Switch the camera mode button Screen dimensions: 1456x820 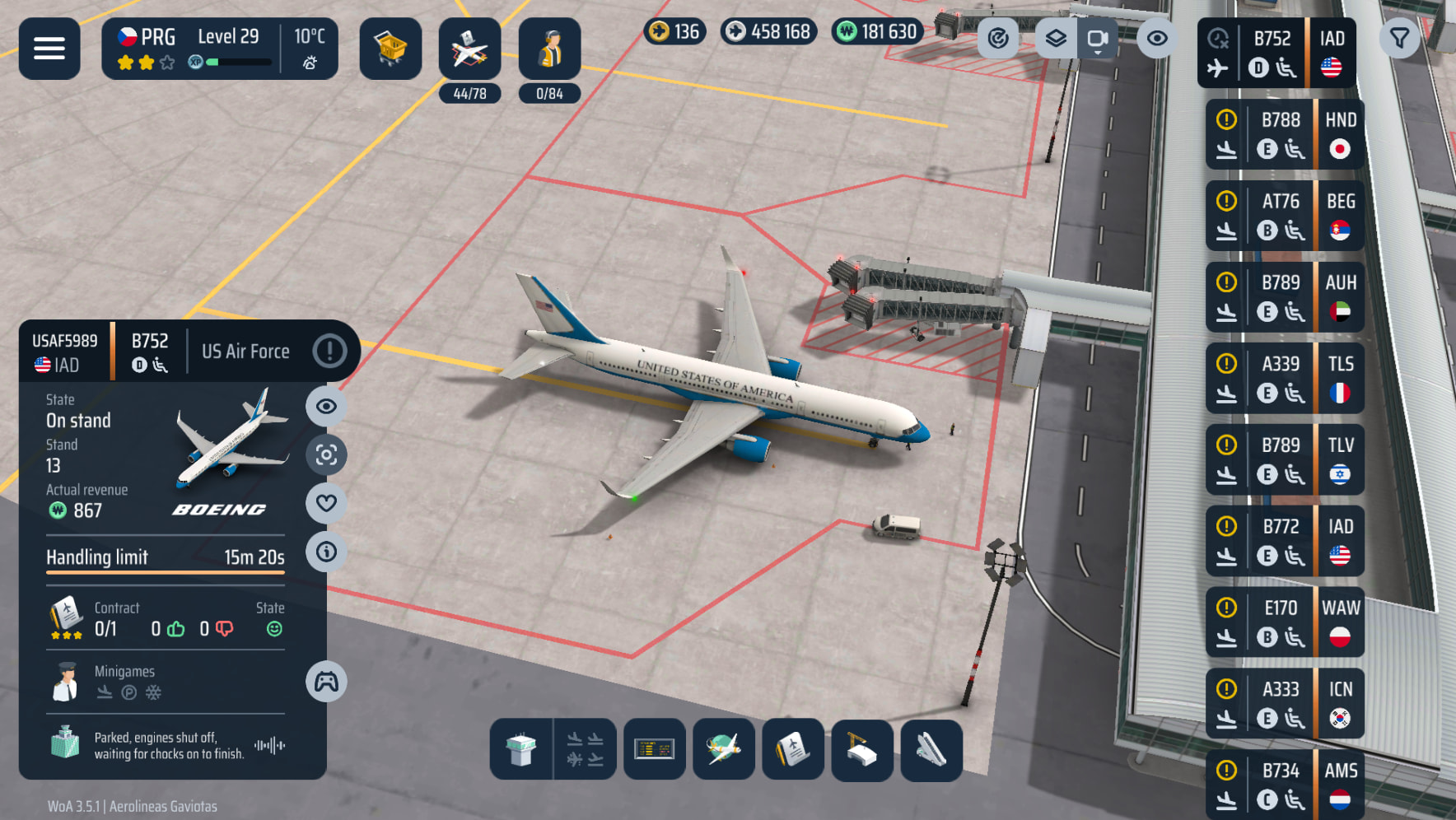click(x=1097, y=39)
